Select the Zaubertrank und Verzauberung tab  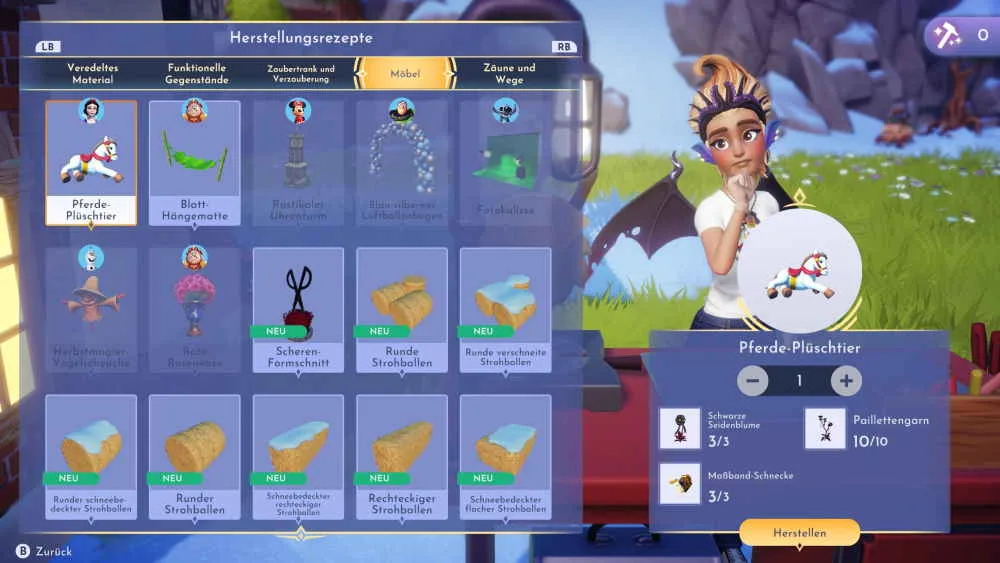[301, 73]
